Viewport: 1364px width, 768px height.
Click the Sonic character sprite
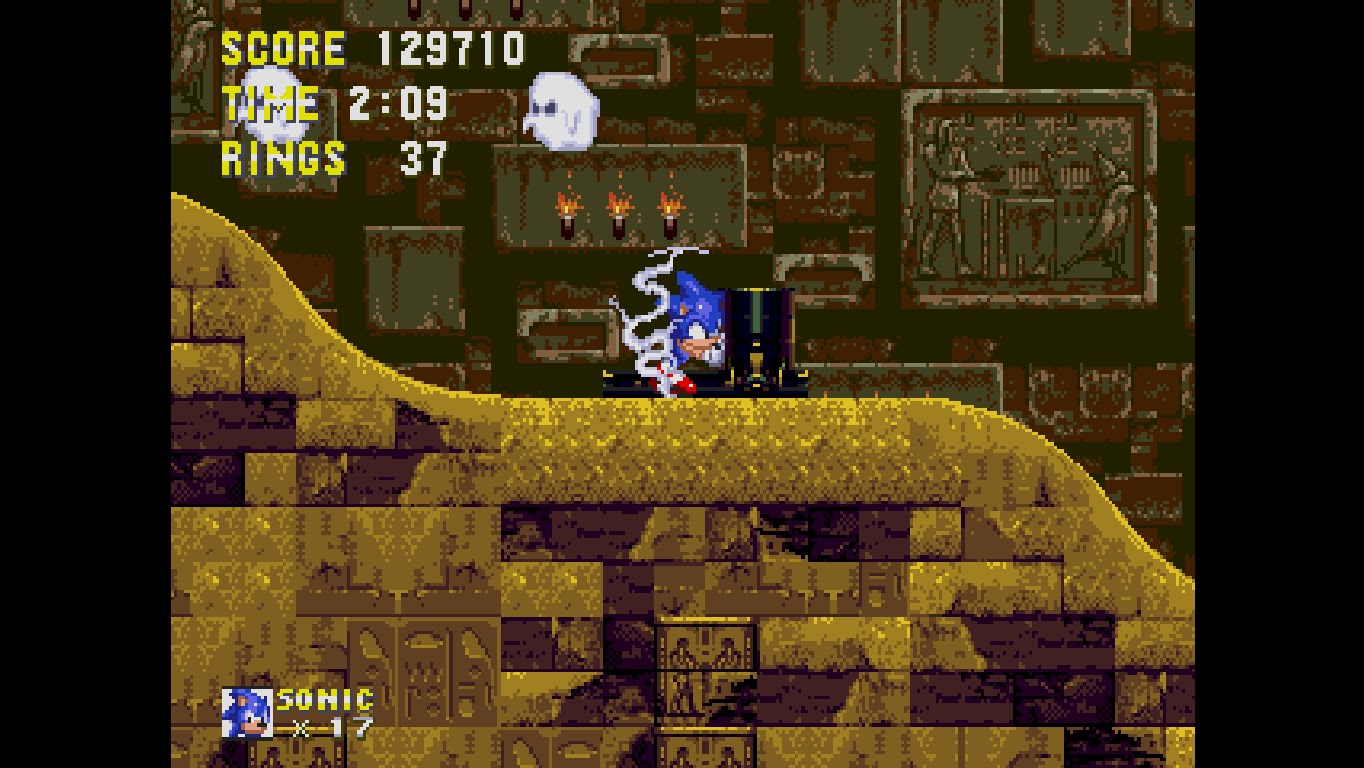coord(695,320)
